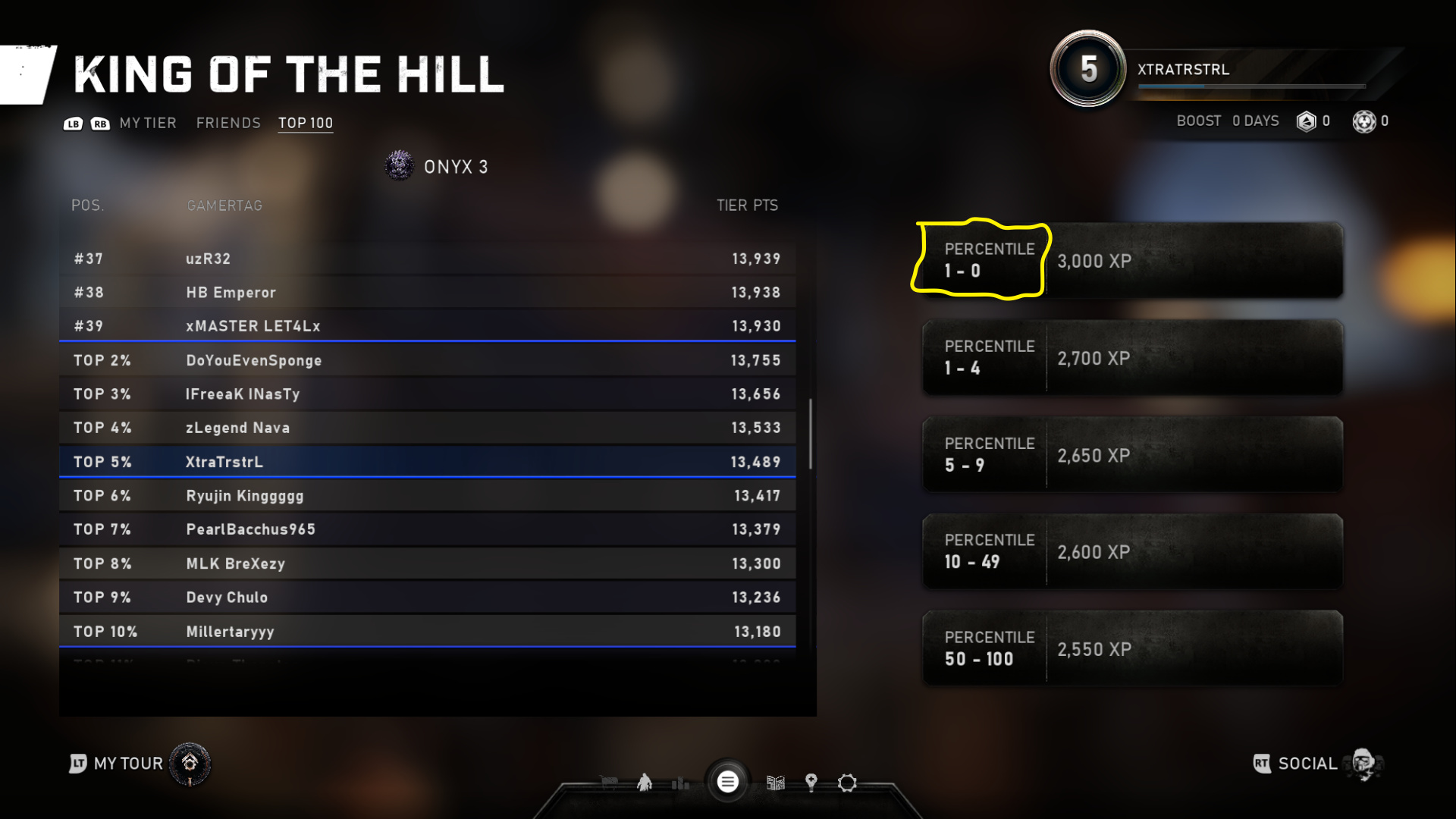Select the Top 100 tab
This screenshot has height=819, width=1456.
click(x=305, y=123)
